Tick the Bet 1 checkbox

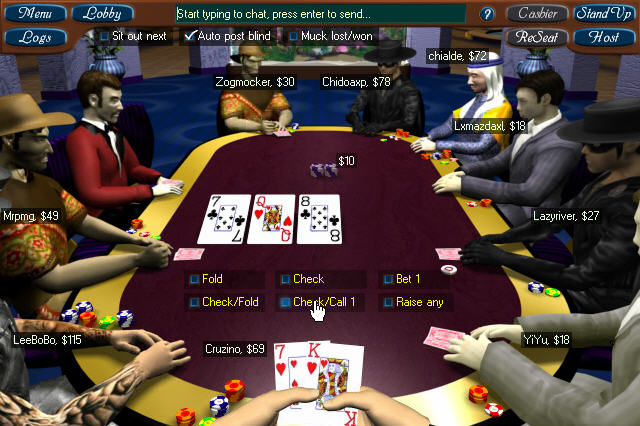point(388,279)
